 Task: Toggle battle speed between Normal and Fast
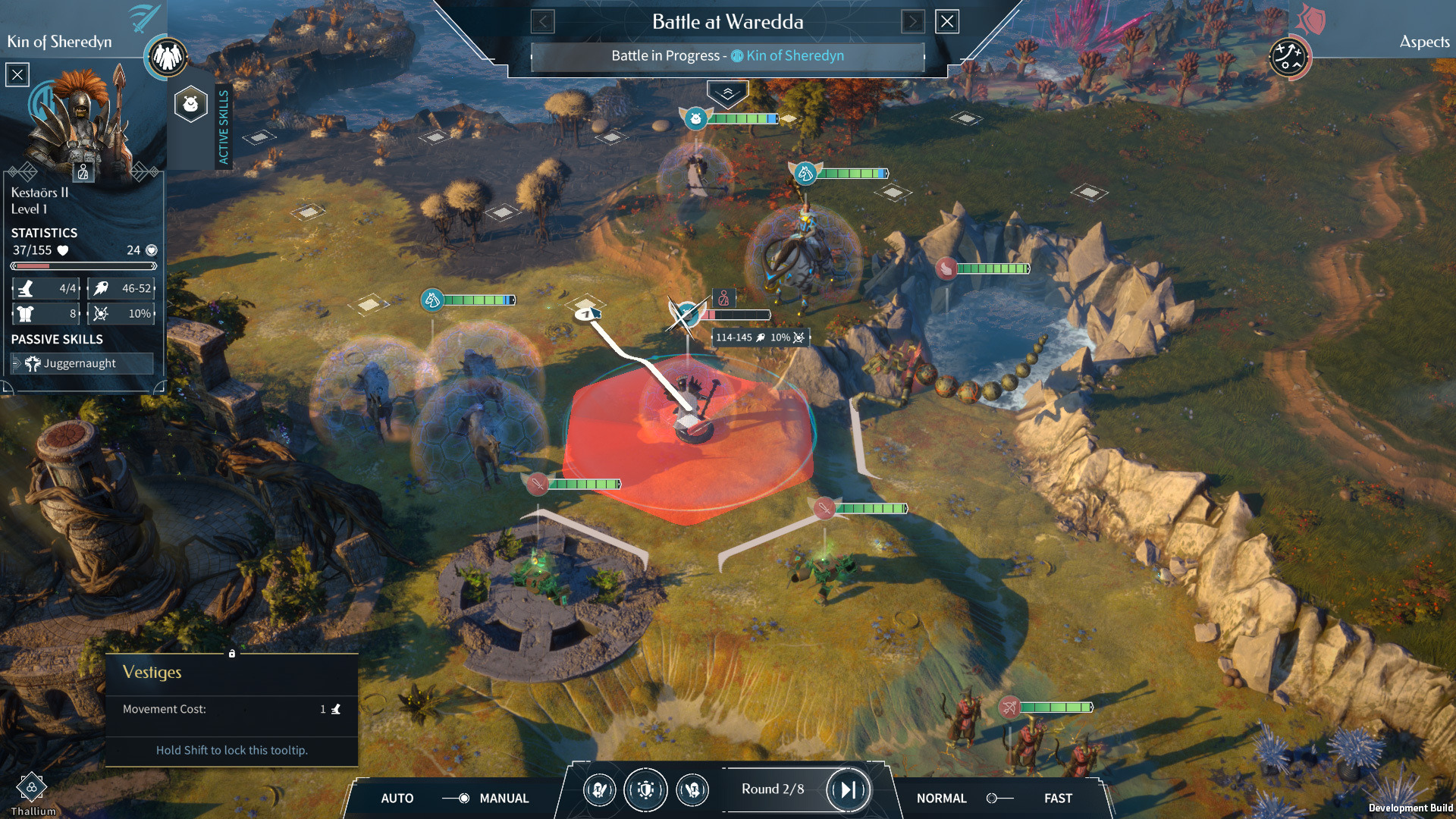tap(998, 798)
